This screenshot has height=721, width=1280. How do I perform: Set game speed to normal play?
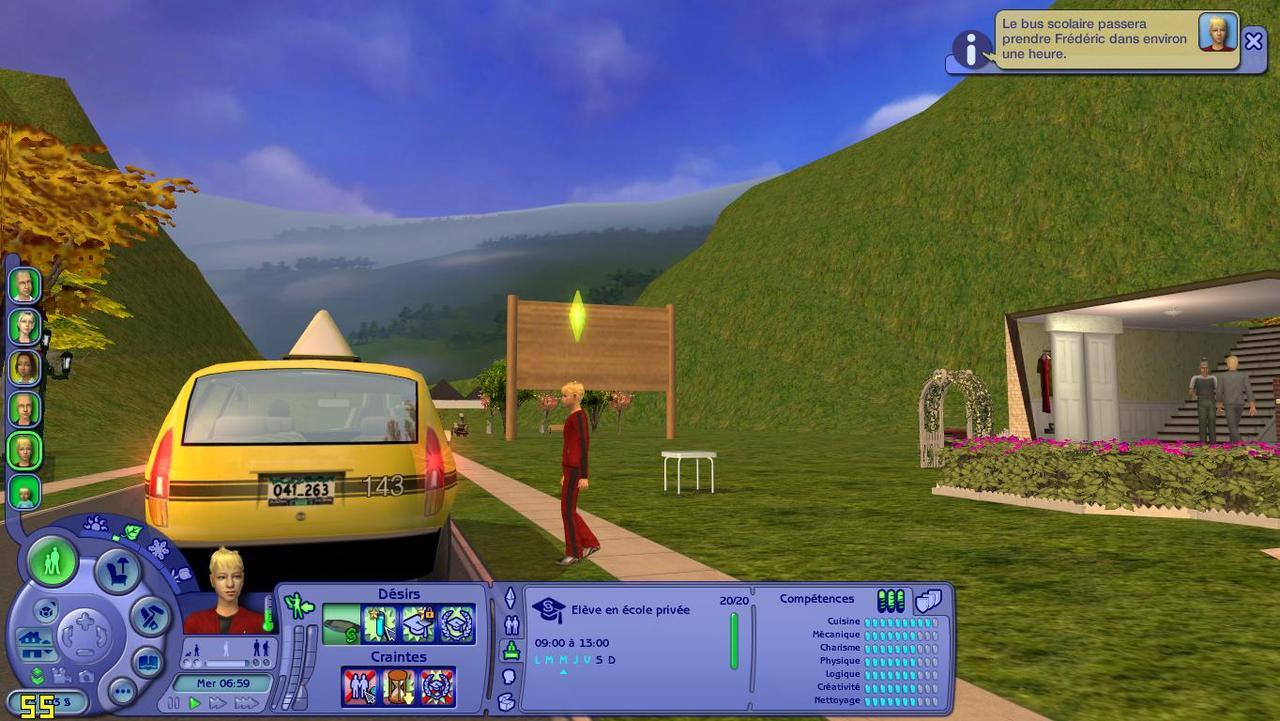click(195, 703)
